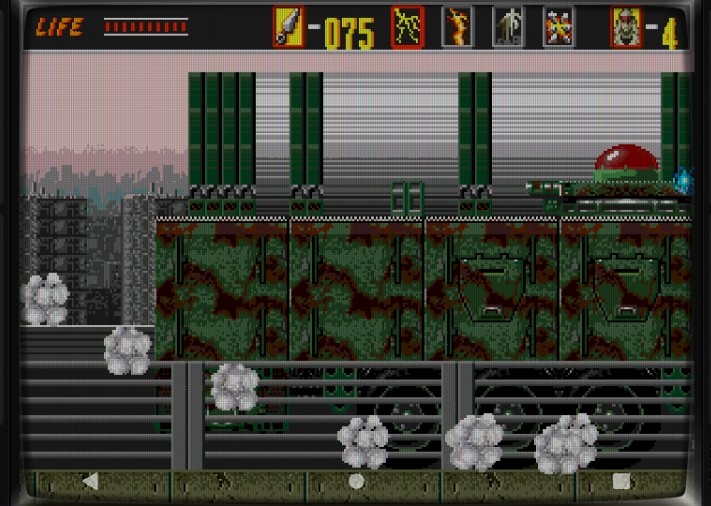
Task: Tap the circular home navigation button
Action: 356,481
